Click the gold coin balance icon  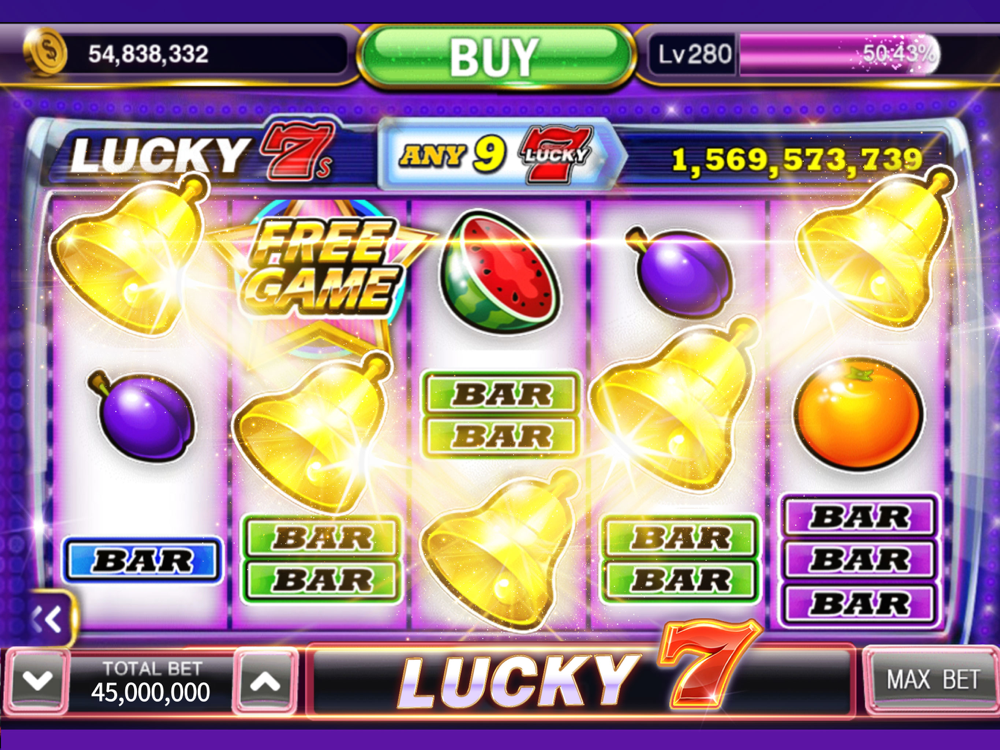pyautogui.click(x=45, y=52)
